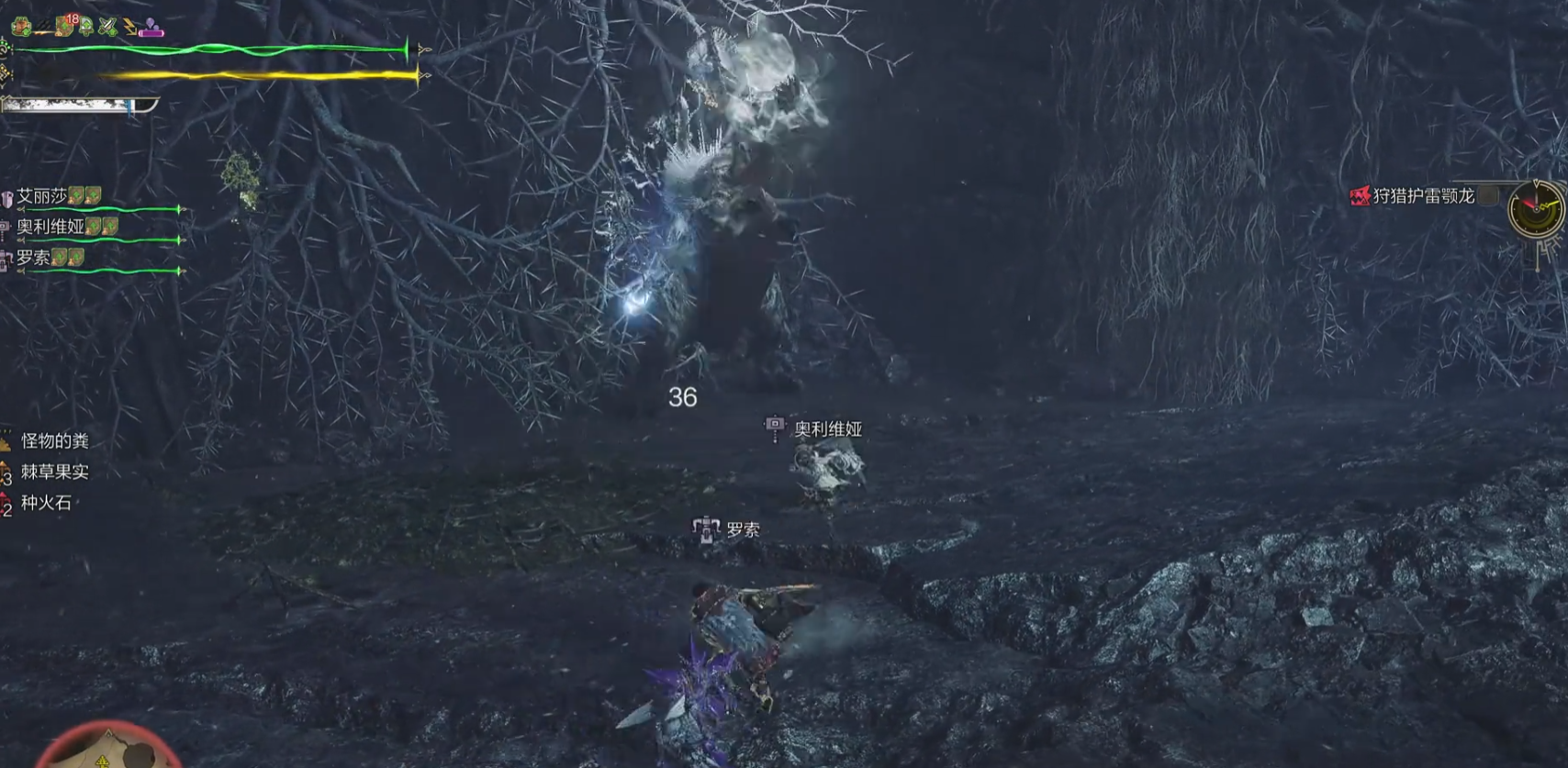Select the 棘草果实 item entry
Screen dimensions: 1568x768
tap(54, 472)
